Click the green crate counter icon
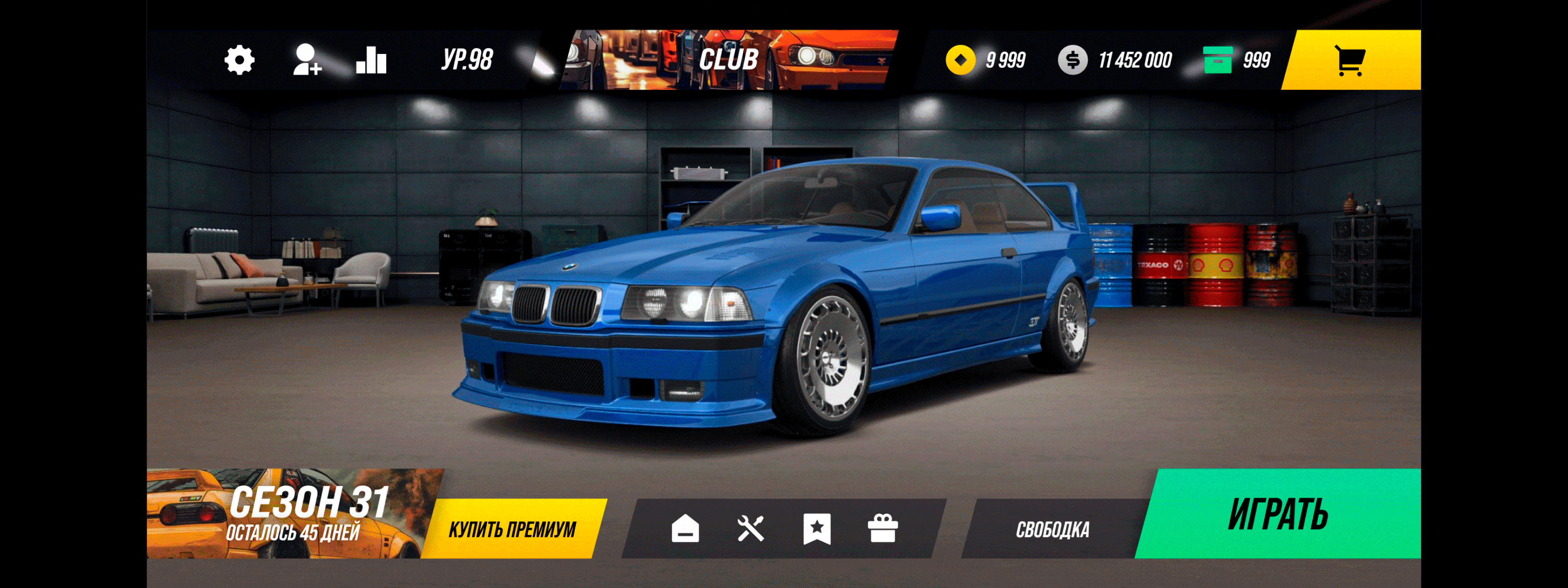Viewport: 1568px width, 588px height. [1217, 60]
